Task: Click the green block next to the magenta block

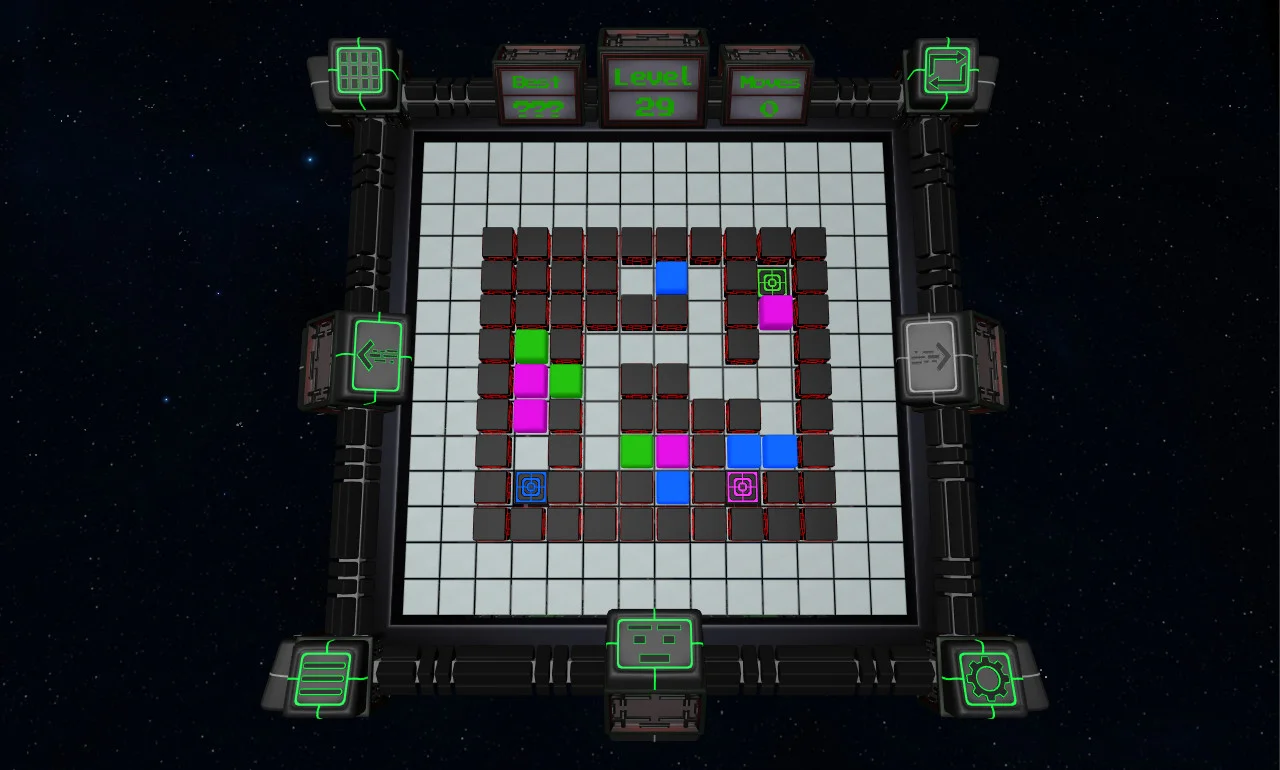Action: [x=564, y=382]
